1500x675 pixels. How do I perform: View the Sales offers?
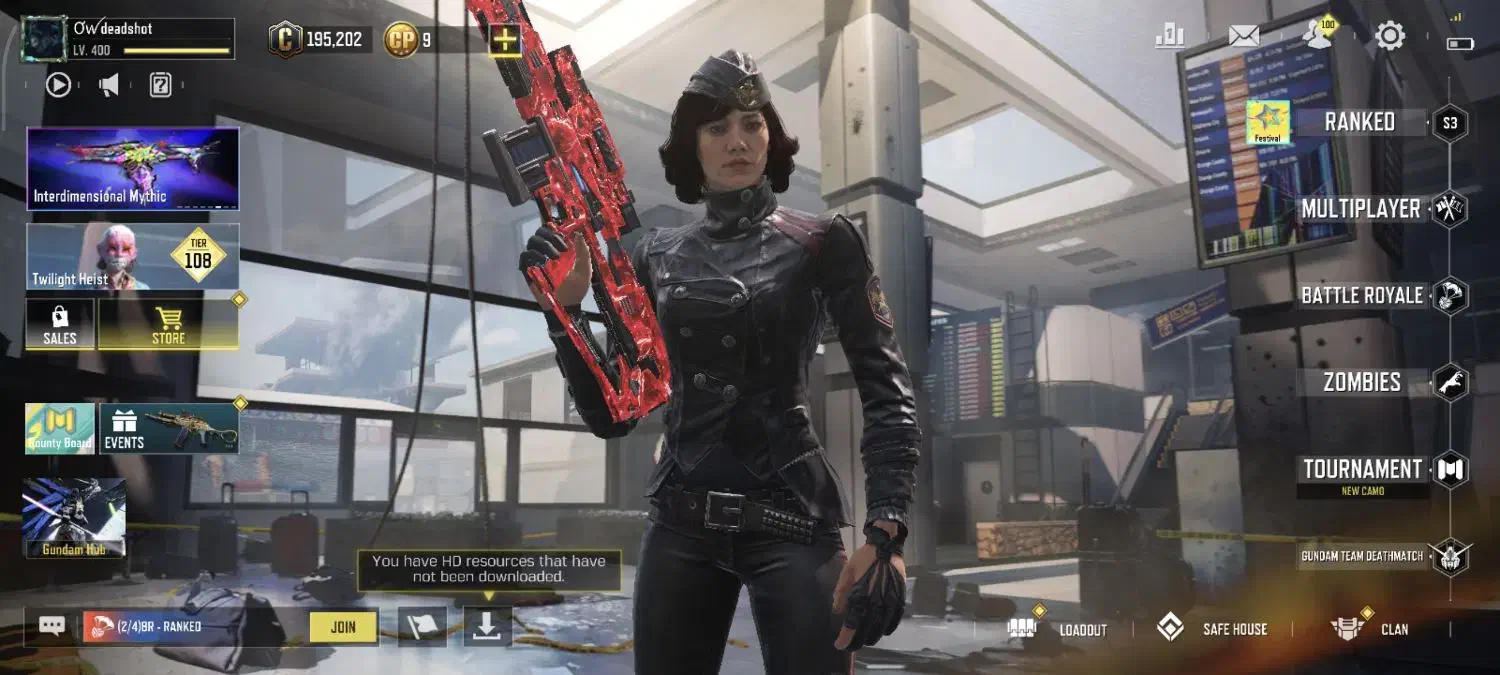pyautogui.click(x=60, y=325)
